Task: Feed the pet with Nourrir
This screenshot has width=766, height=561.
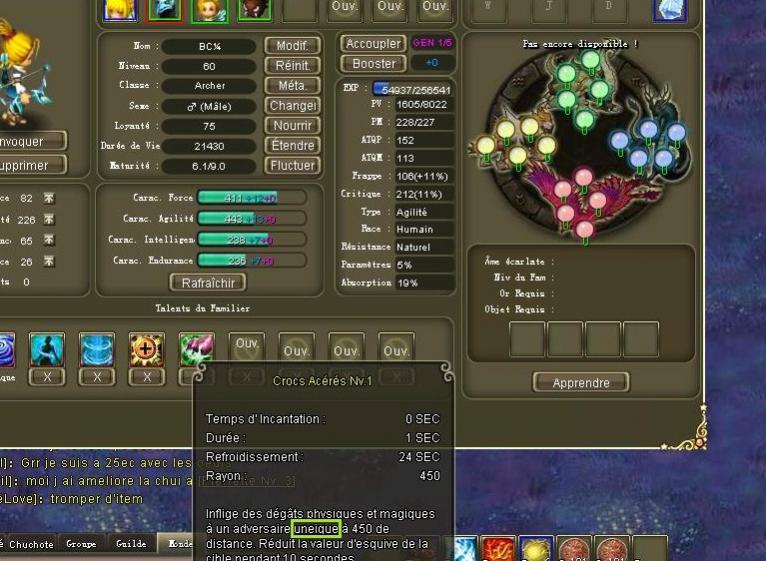Action: tap(292, 126)
